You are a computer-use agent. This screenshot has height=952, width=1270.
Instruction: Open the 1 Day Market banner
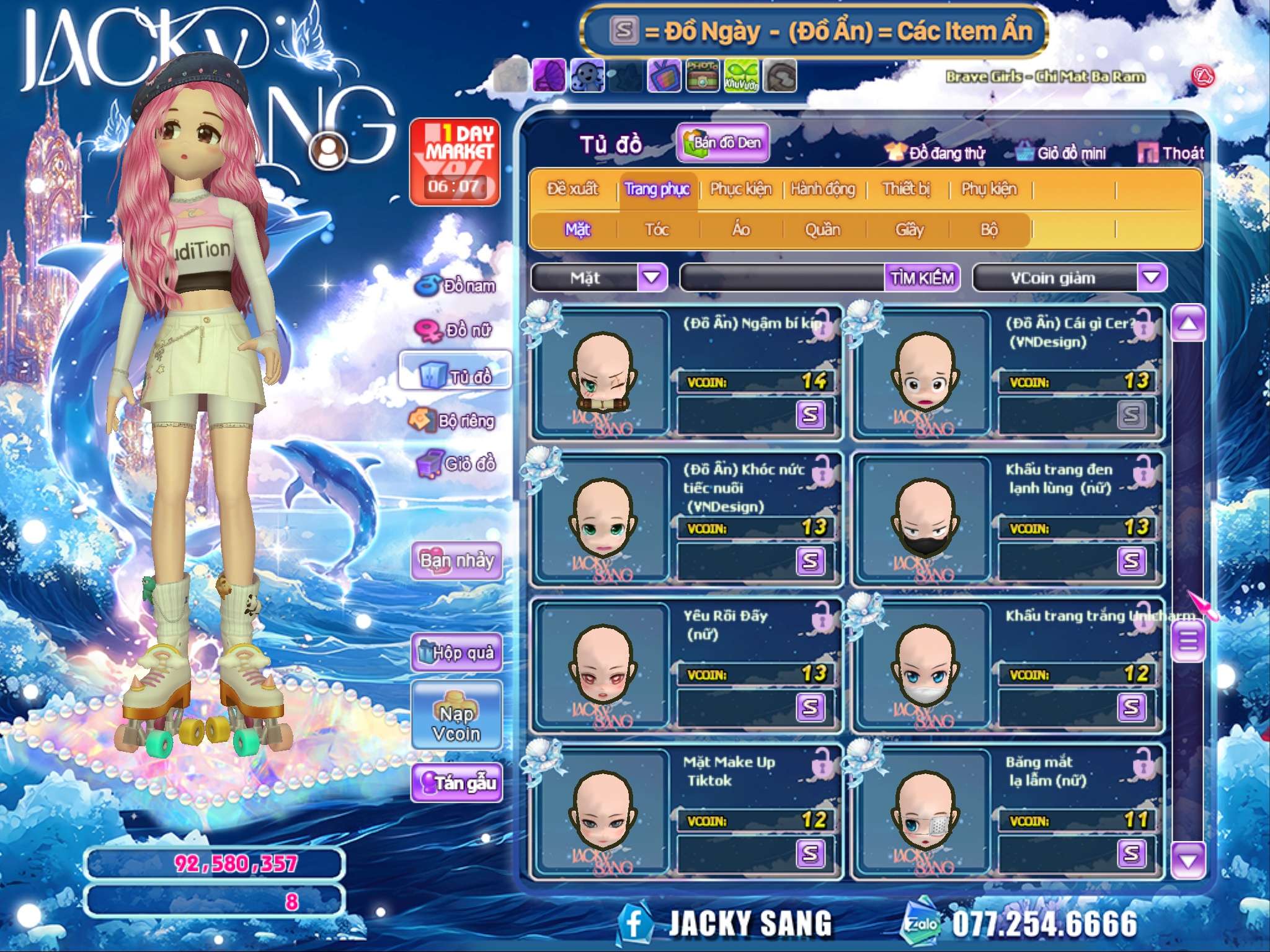click(x=455, y=162)
